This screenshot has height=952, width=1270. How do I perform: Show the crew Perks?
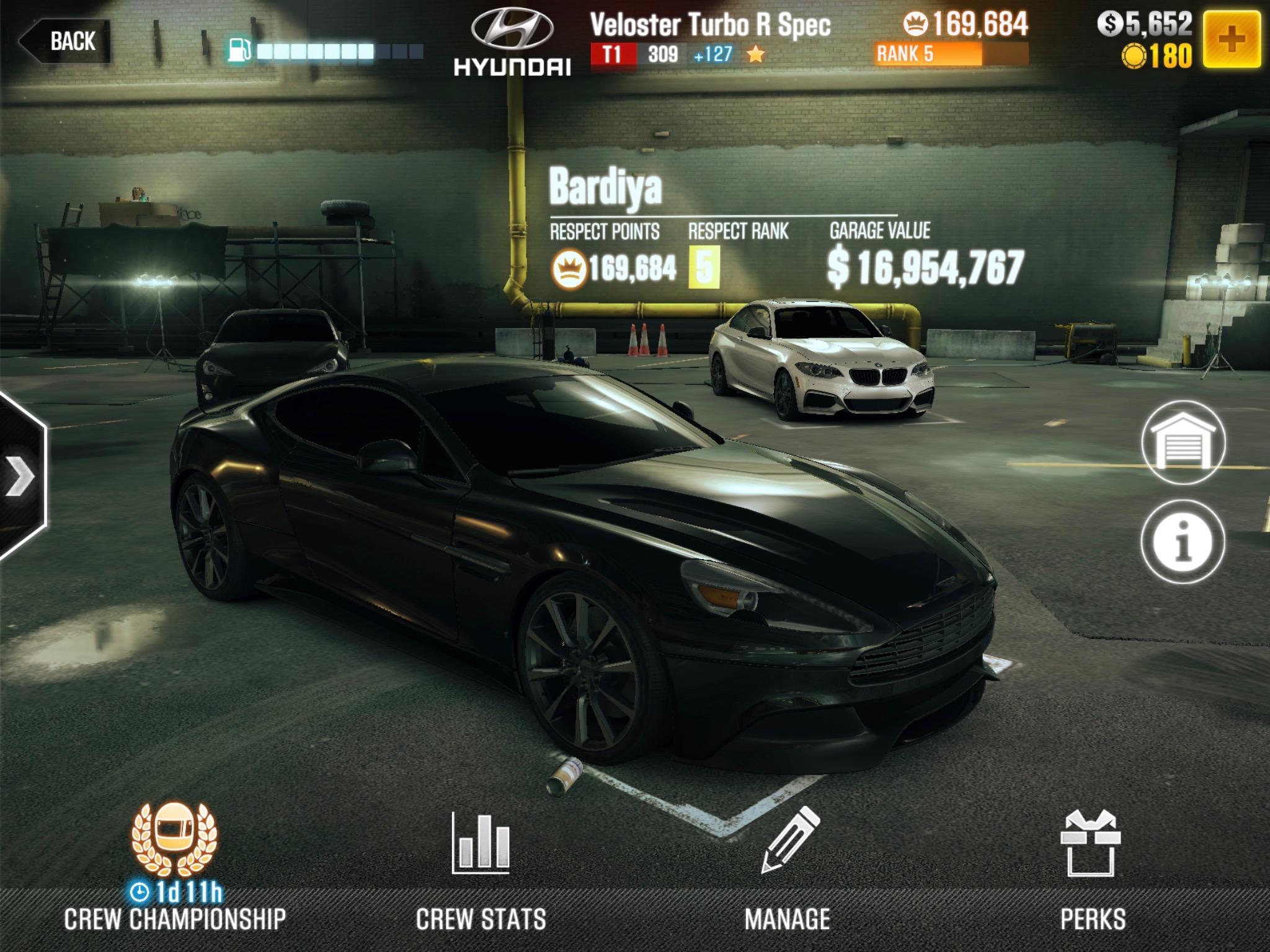pyautogui.click(x=1093, y=868)
